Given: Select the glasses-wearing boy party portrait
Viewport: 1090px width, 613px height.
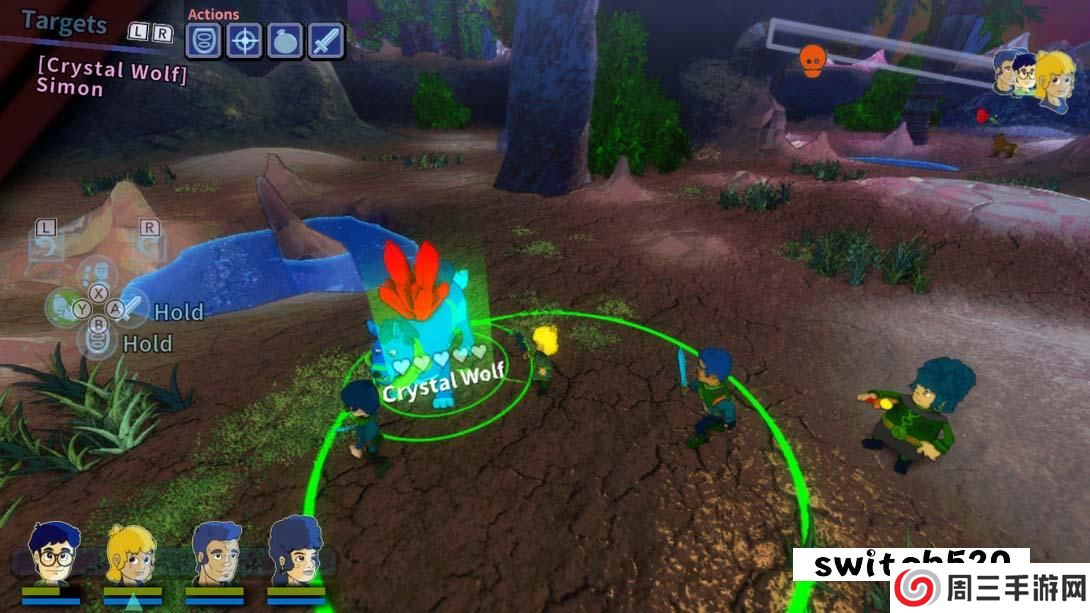Looking at the screenshot, I should [x=51, y=553].
